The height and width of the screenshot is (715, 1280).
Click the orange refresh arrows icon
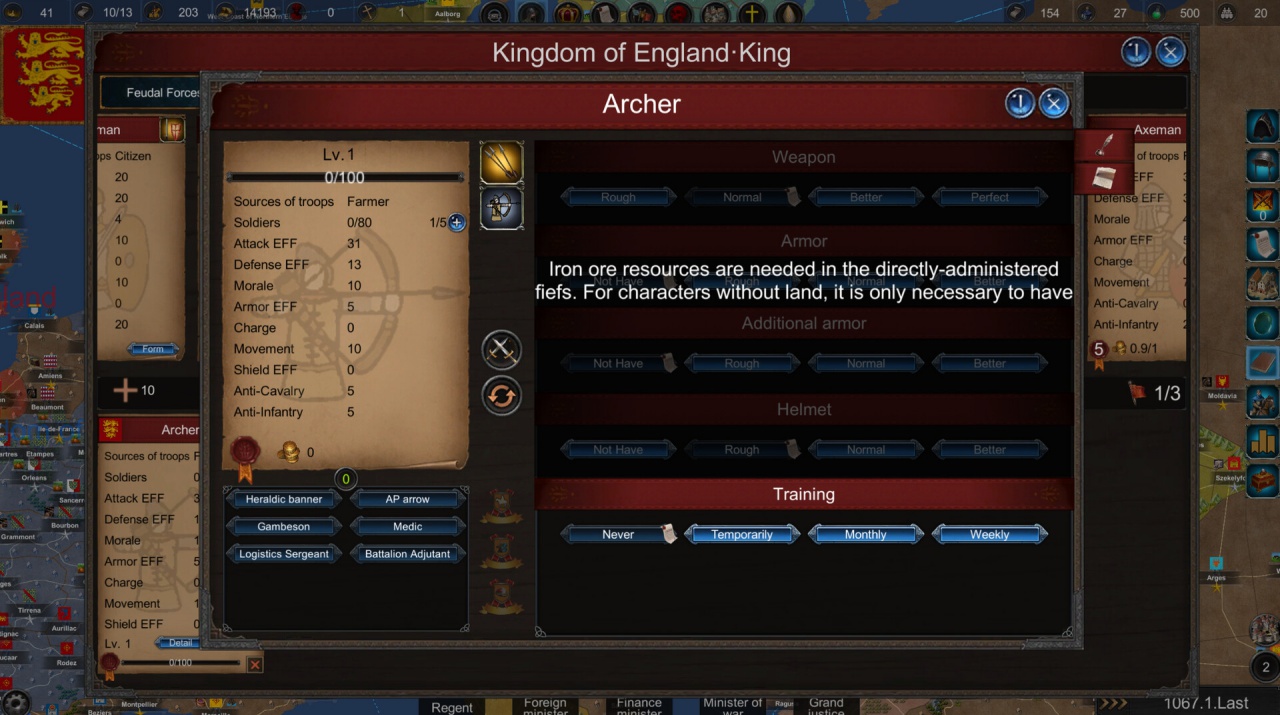pyautogui.click(x=501, y=396)
